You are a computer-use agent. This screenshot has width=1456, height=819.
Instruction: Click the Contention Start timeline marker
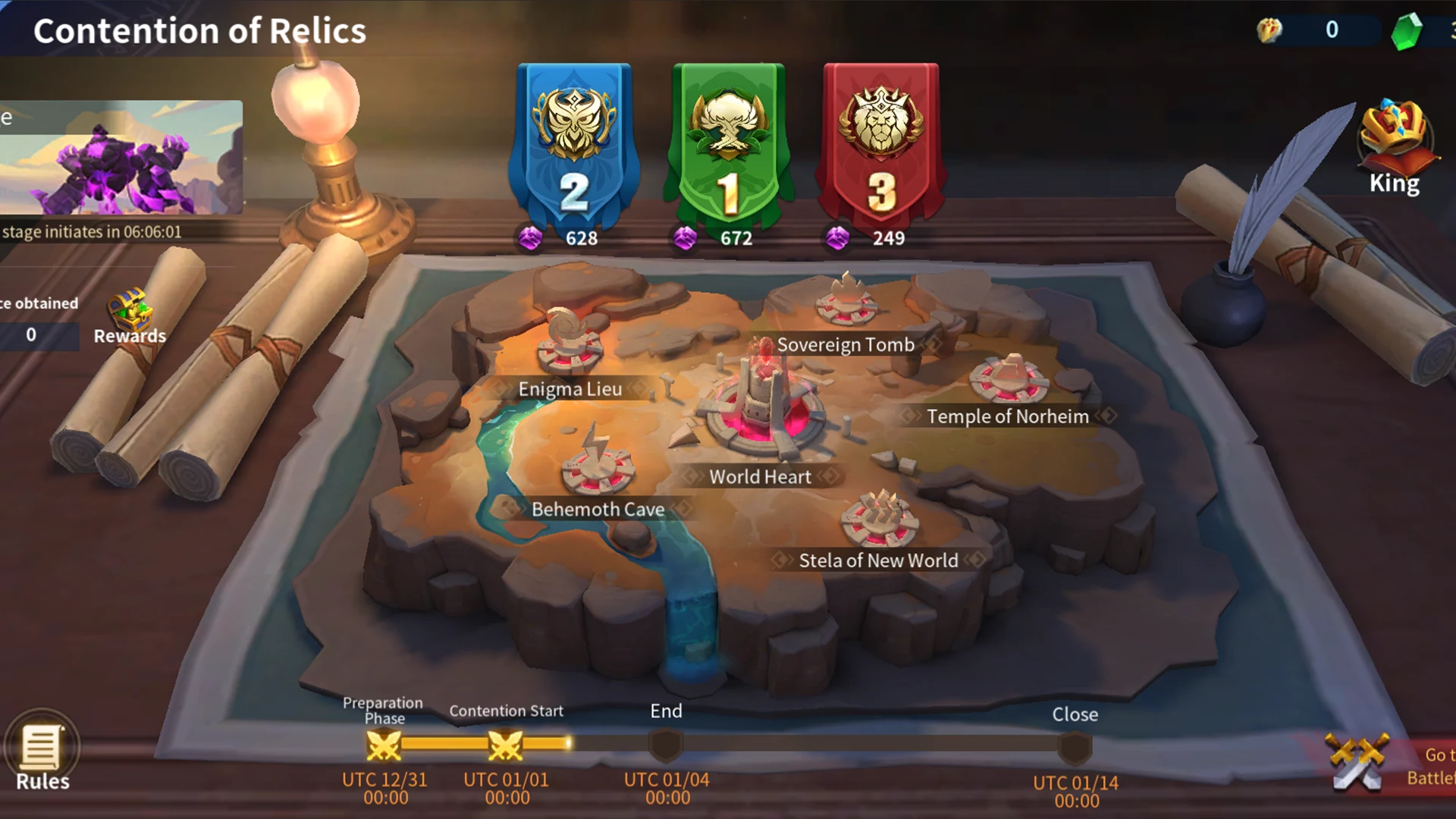505,745
